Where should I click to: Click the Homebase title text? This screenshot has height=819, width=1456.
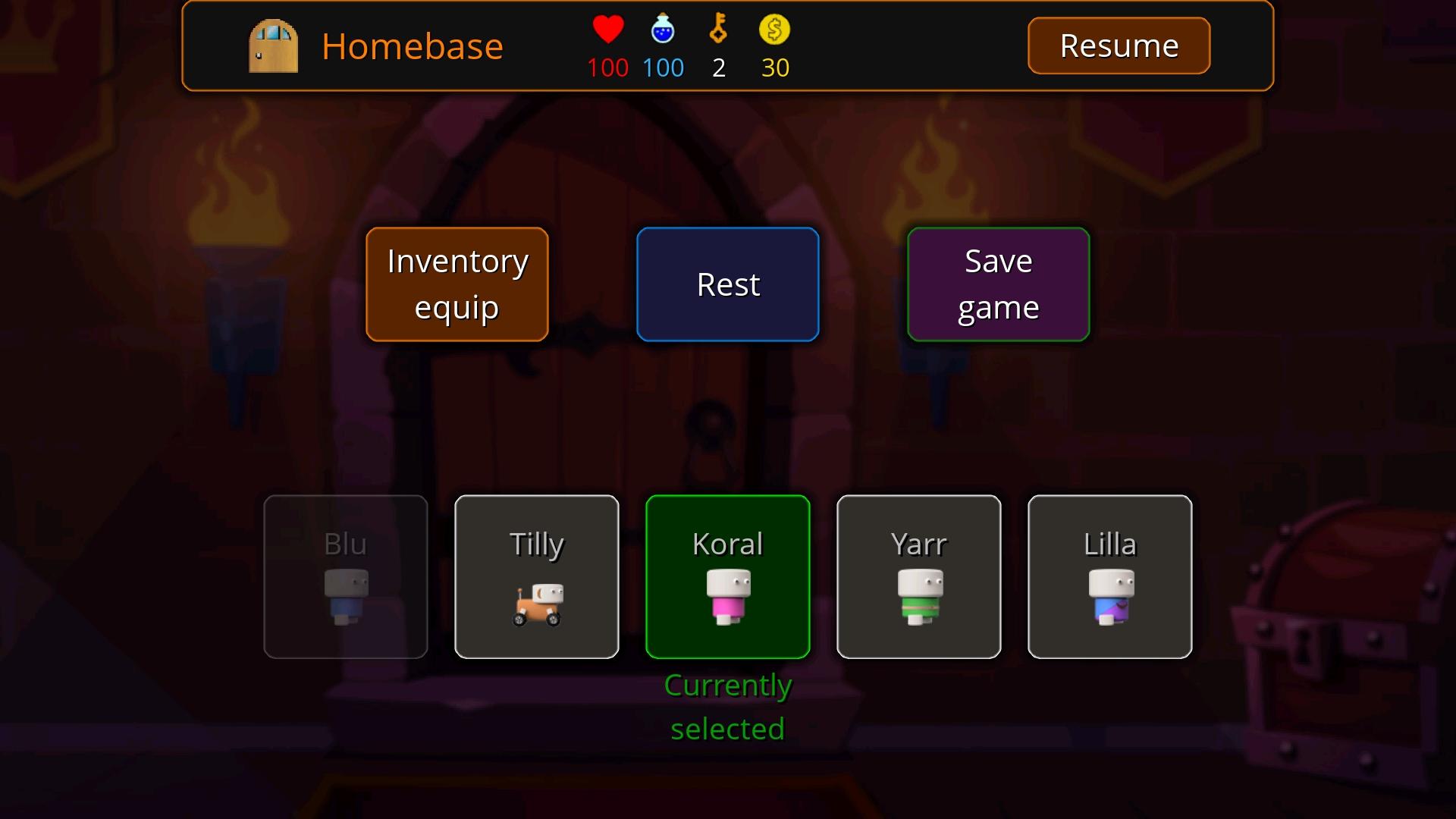click(413, 45)
